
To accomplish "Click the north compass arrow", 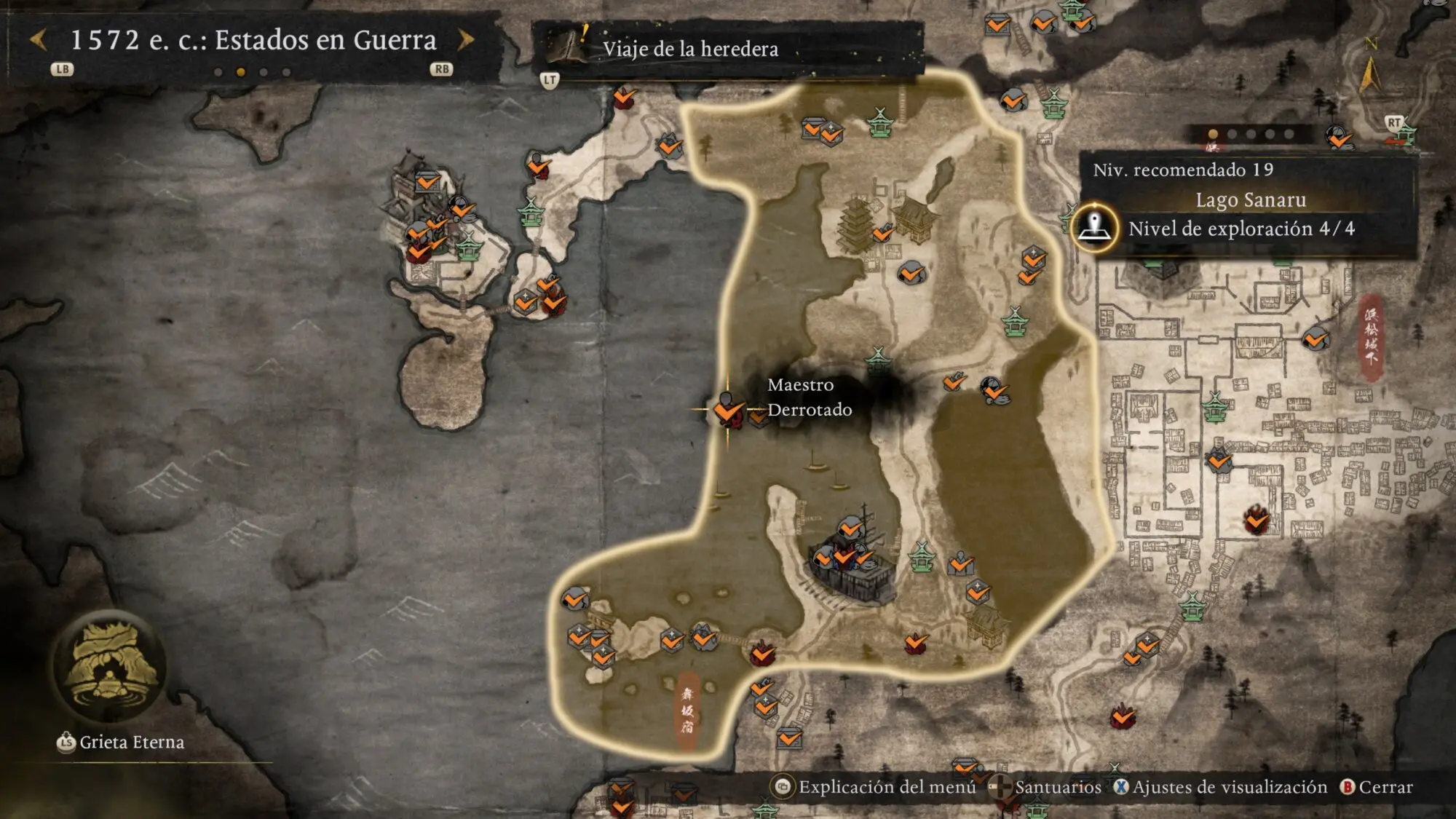I will tap(1370, 73).
